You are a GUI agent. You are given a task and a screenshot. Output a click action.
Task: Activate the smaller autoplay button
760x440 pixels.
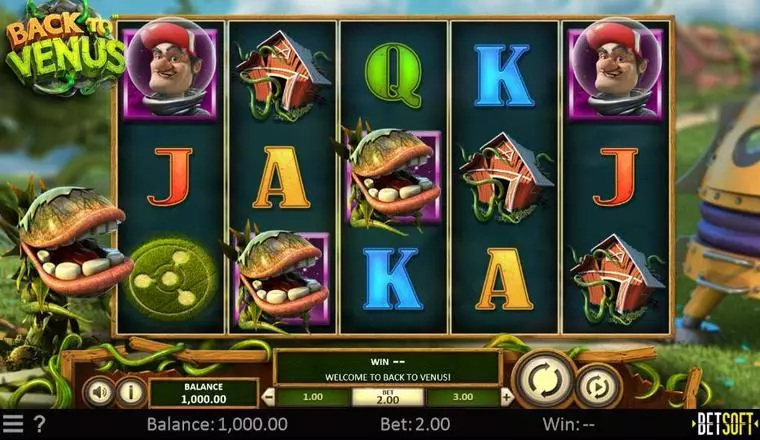point(597,385)
